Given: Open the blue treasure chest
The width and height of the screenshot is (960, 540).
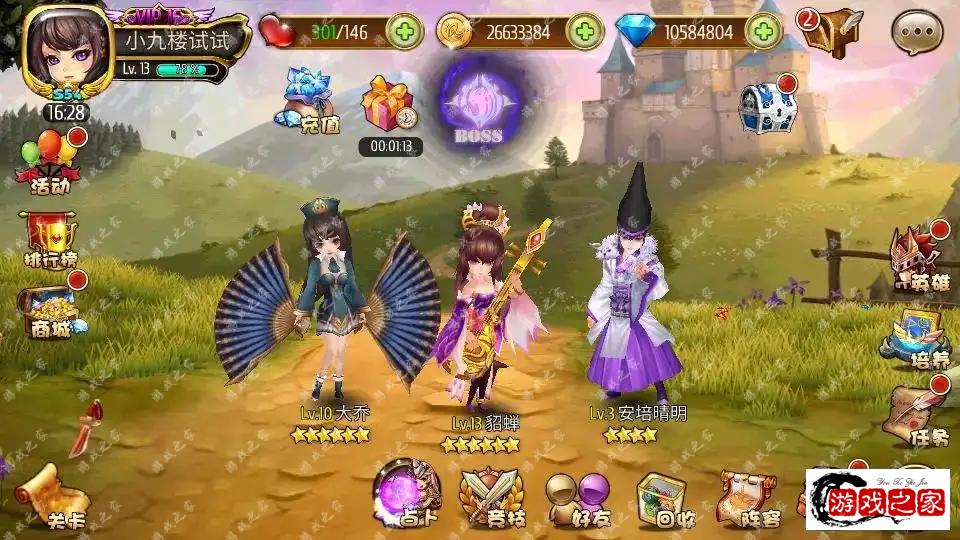Looking at the screenshot, I should [766, 106].
